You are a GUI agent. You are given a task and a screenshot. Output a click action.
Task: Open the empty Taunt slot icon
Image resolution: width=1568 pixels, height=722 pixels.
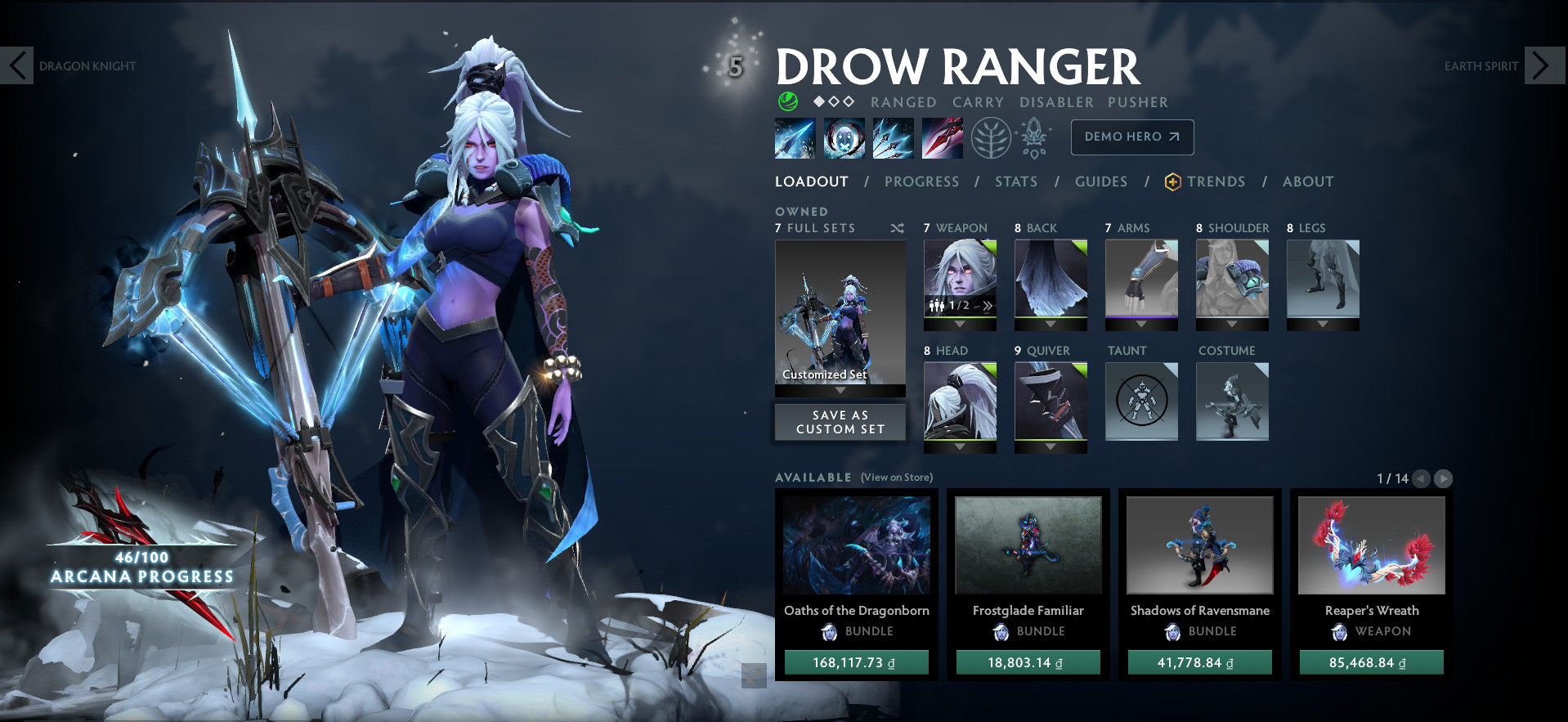tap(1141, 401)
